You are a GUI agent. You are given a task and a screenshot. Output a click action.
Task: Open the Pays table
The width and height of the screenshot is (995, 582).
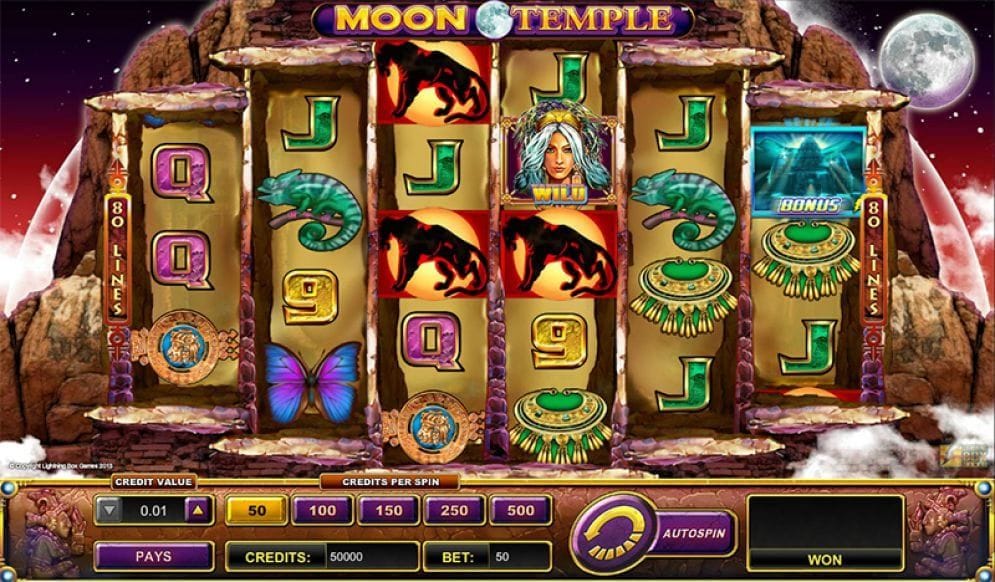pyautogui.click(x=153, y=556)
